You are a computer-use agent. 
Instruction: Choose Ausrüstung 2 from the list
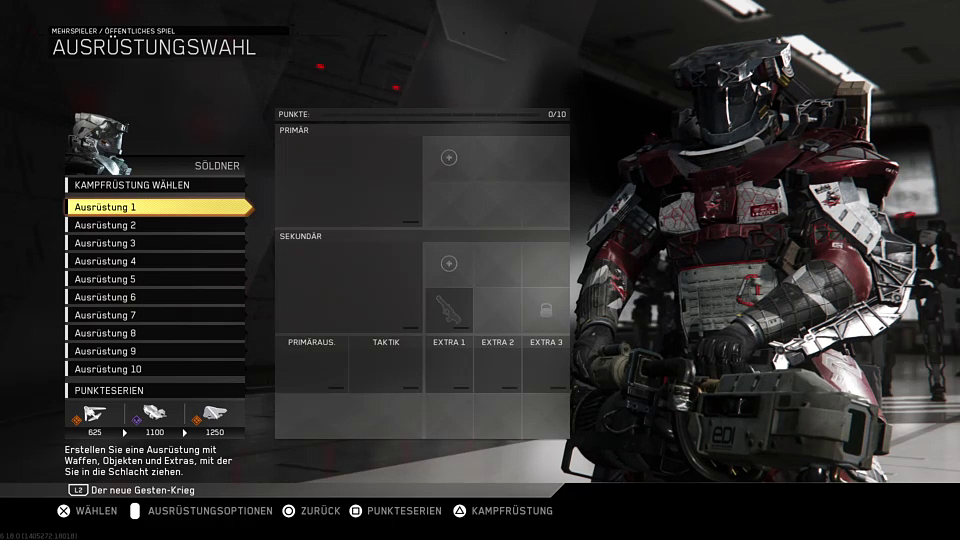(x=155, y=225)
